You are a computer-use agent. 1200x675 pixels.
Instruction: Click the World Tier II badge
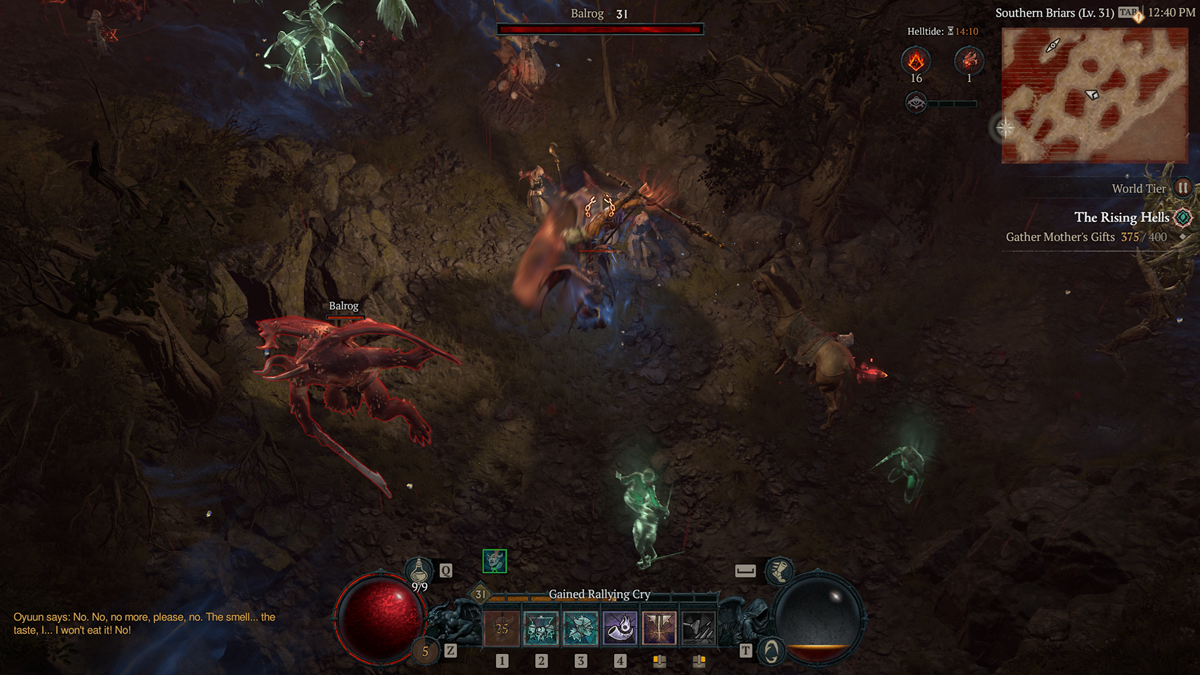click(x=1183, y=188)
